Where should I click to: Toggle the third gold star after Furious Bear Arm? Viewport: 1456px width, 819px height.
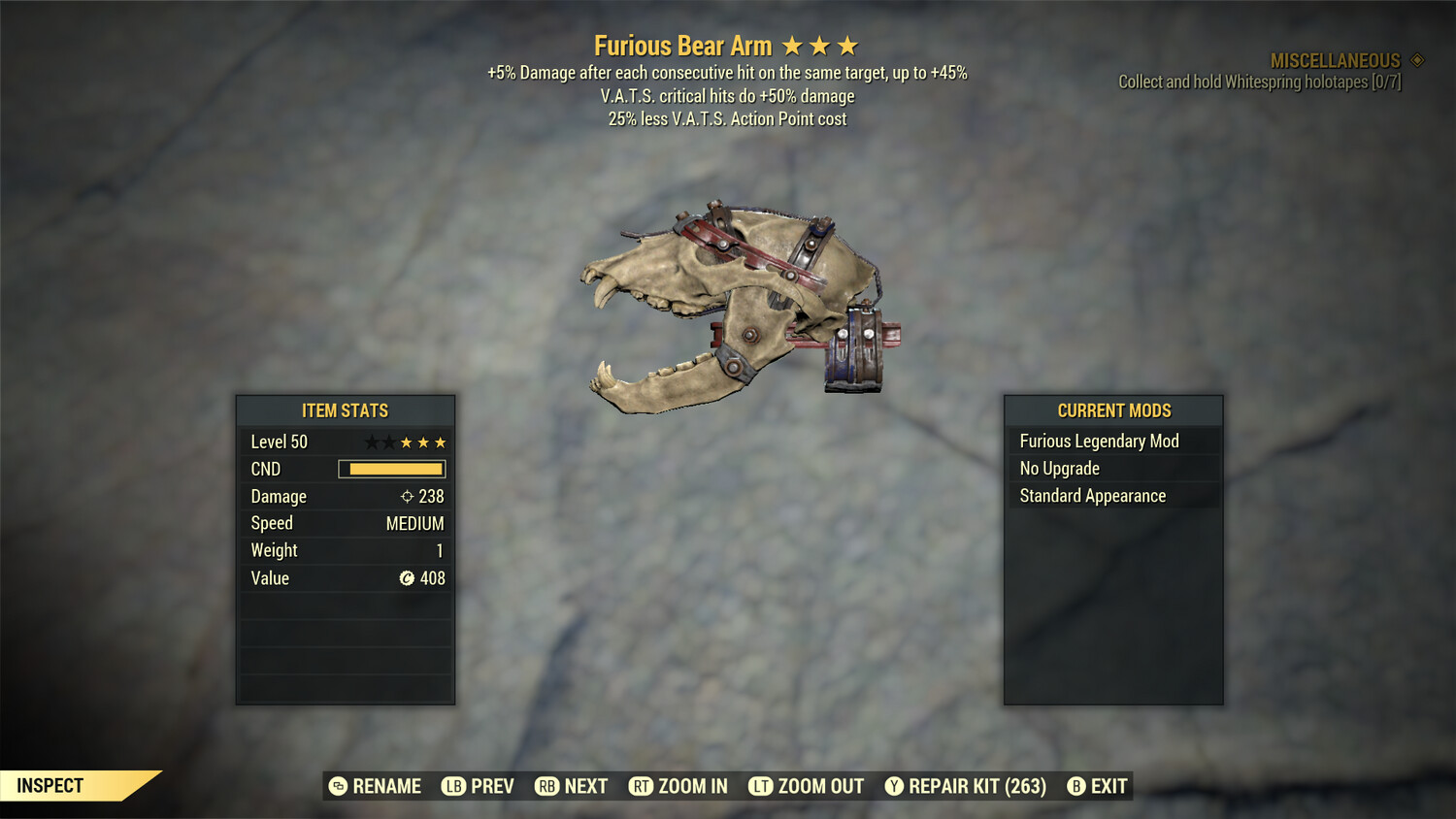coord(849,45)
